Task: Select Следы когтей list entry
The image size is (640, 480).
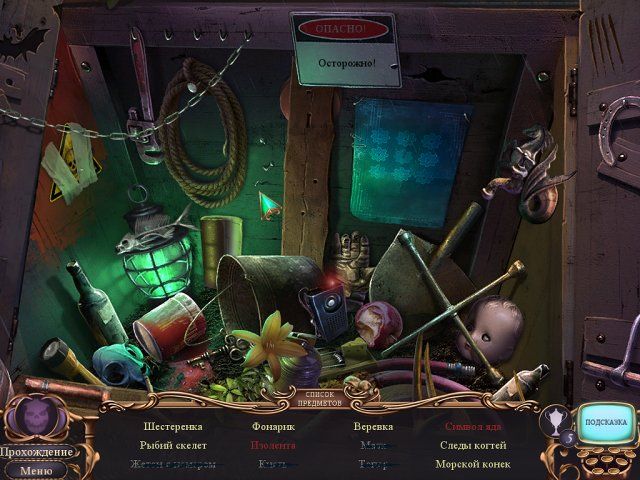Action: 472,445
